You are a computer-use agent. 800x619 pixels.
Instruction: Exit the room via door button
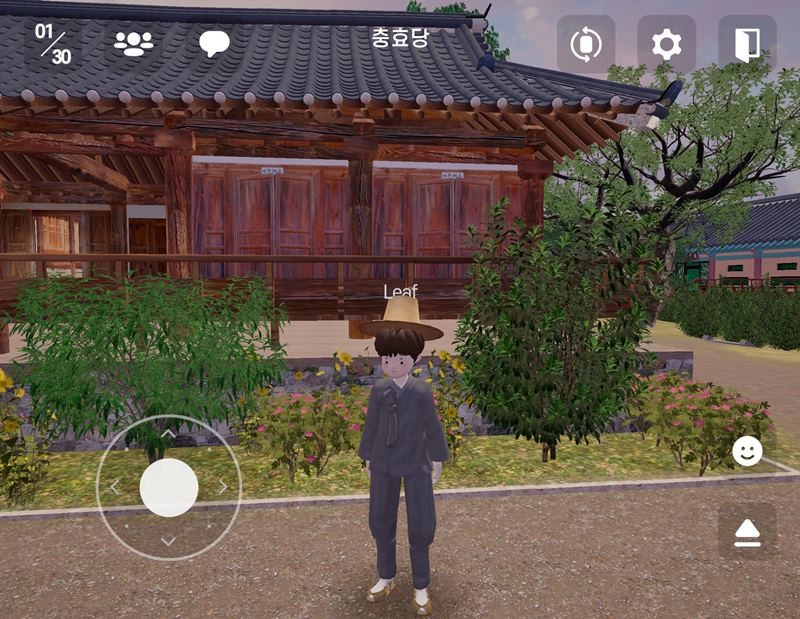[747, 44]
